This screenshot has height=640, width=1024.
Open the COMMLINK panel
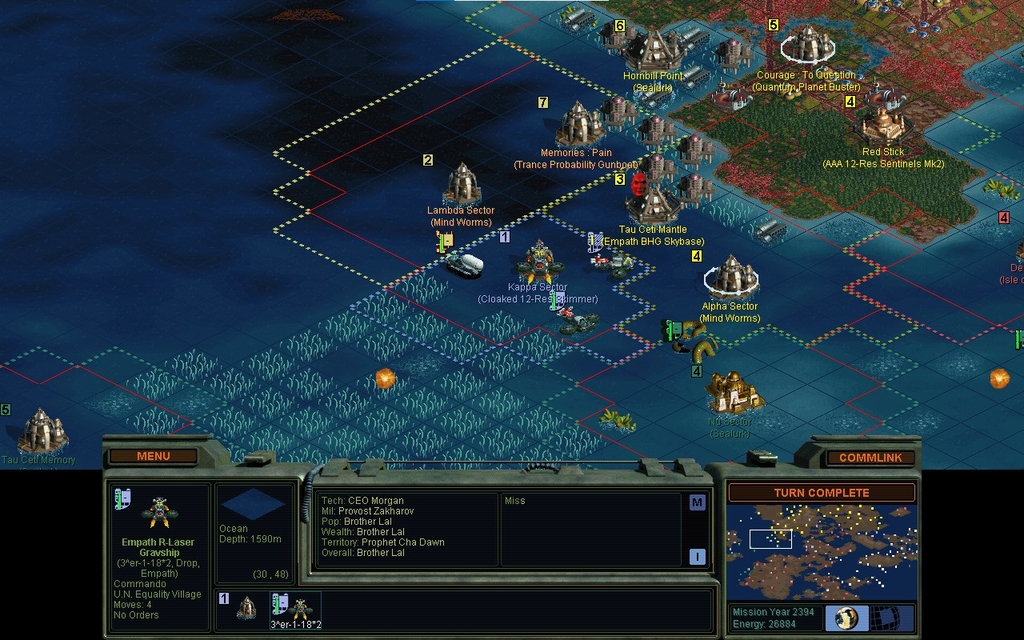click(x=869, y=458)
